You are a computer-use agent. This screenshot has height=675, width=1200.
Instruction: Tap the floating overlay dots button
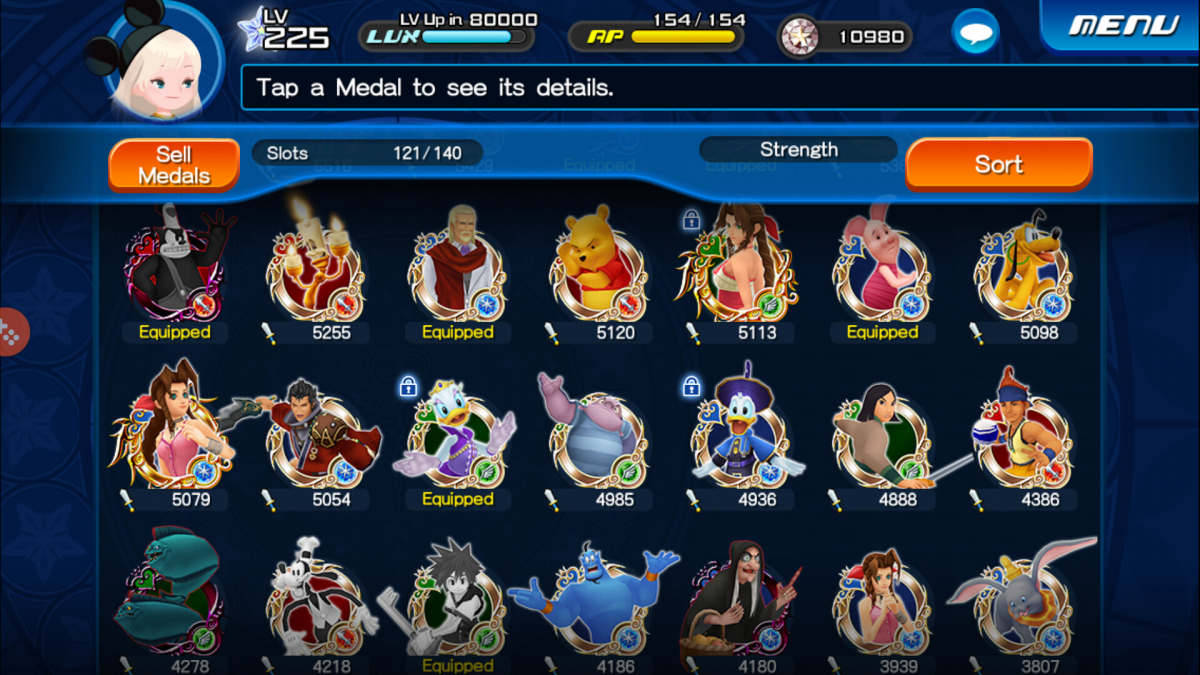[10, 332]
